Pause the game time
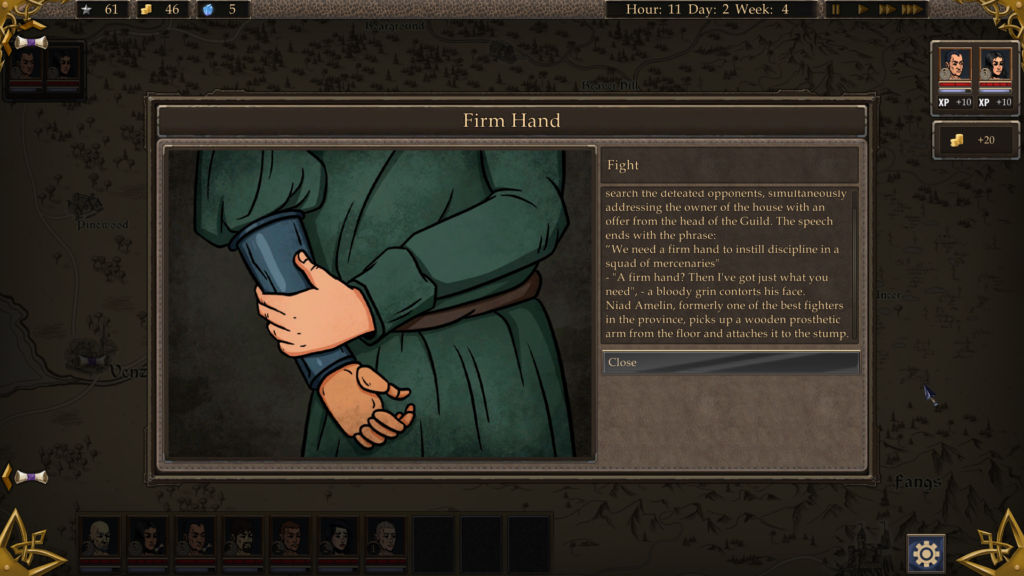This screenshot has height=576, width=1024. [x=836, y=10]
